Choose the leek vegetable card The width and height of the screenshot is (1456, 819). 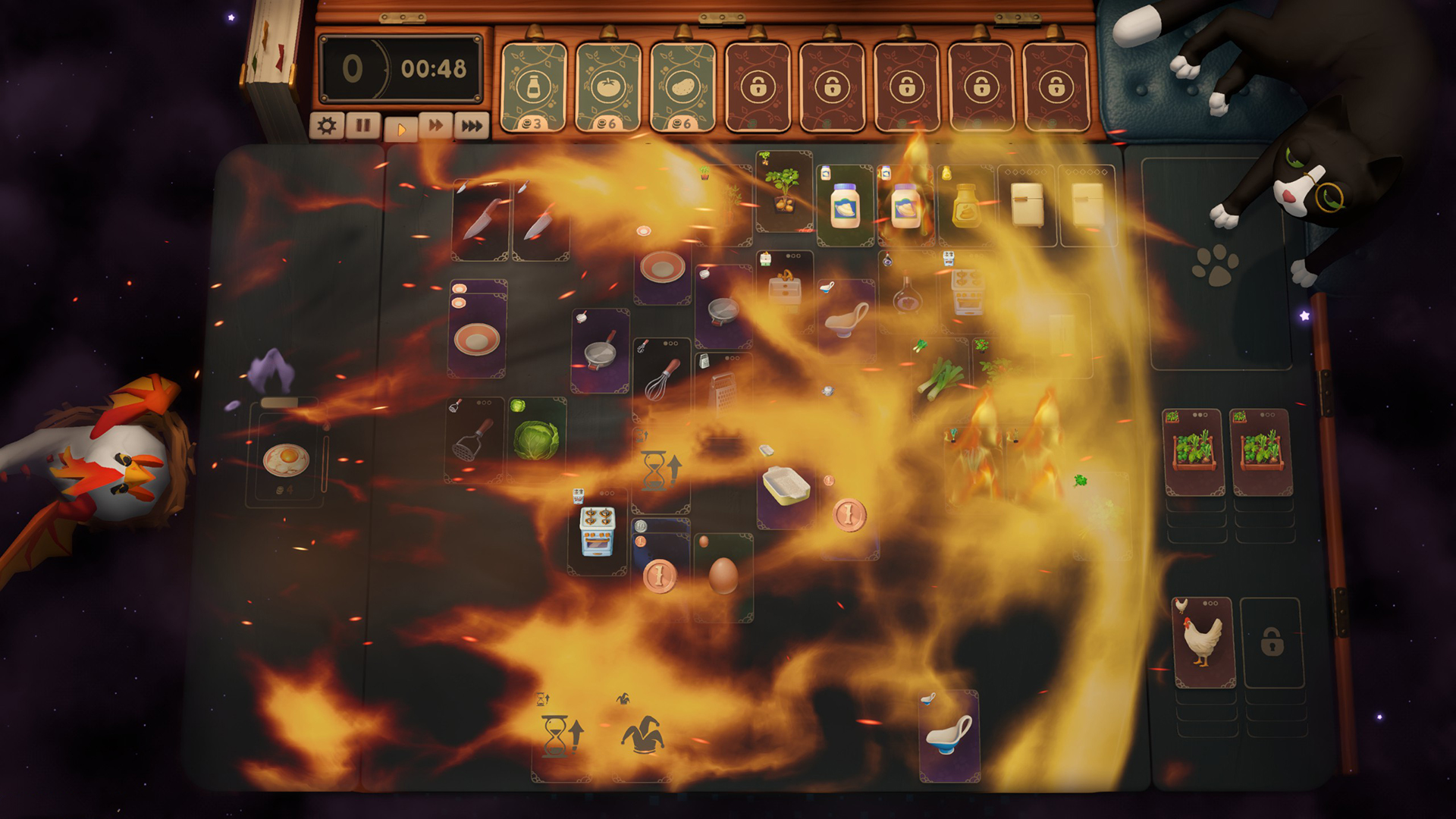click(939, 377)
